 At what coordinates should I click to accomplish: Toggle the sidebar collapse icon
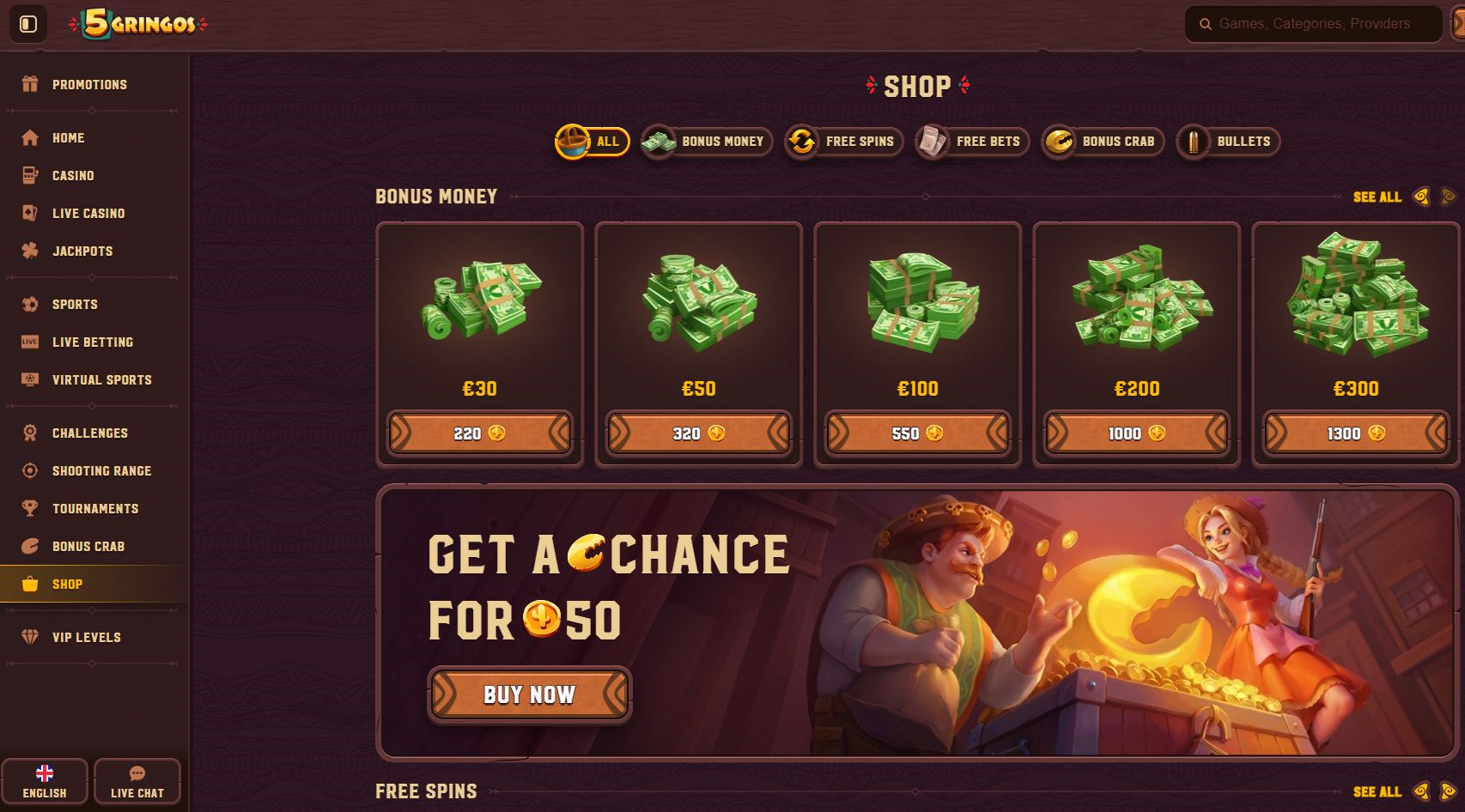click(28, 24)
